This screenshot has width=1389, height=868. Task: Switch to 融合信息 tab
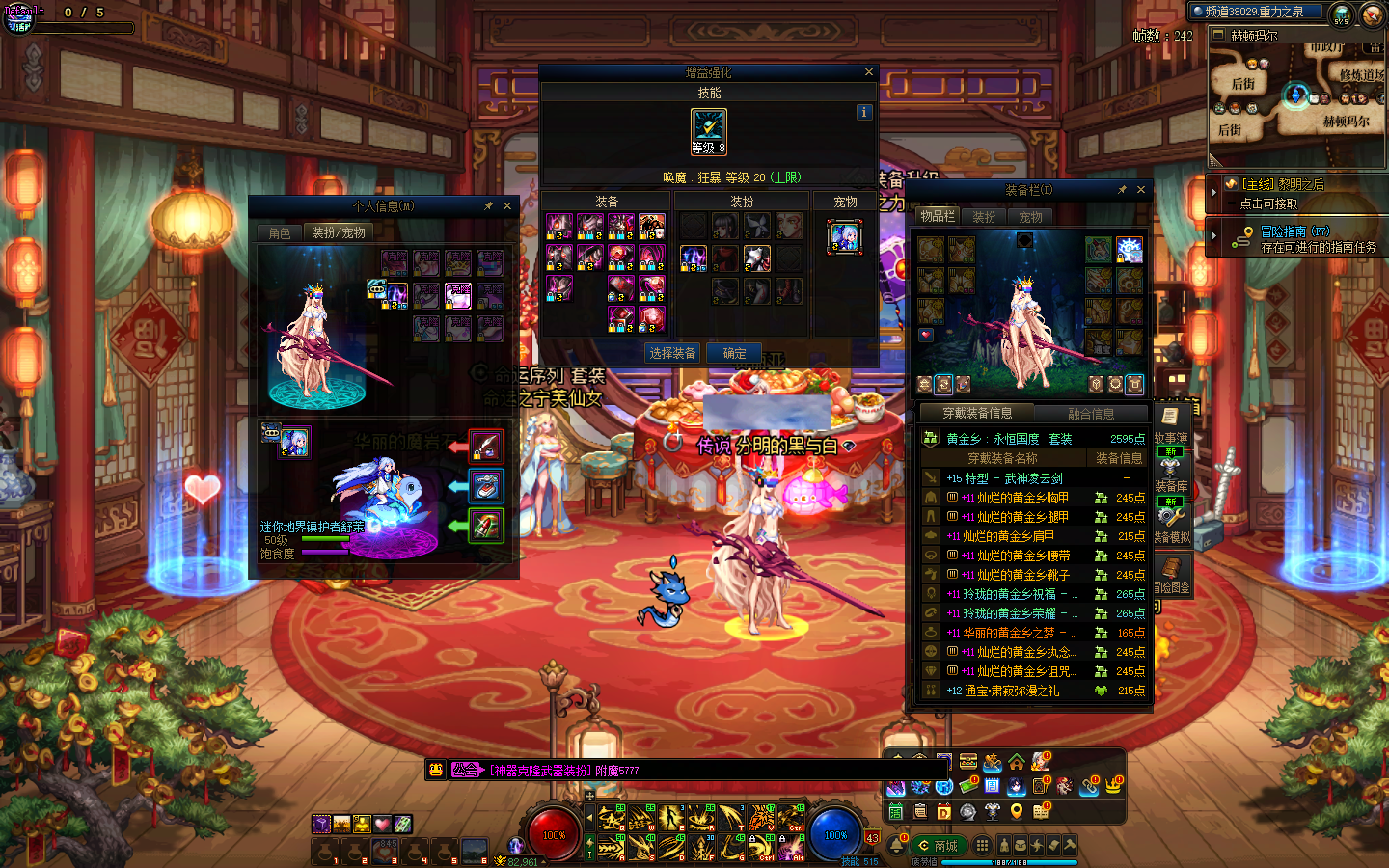1091,414
